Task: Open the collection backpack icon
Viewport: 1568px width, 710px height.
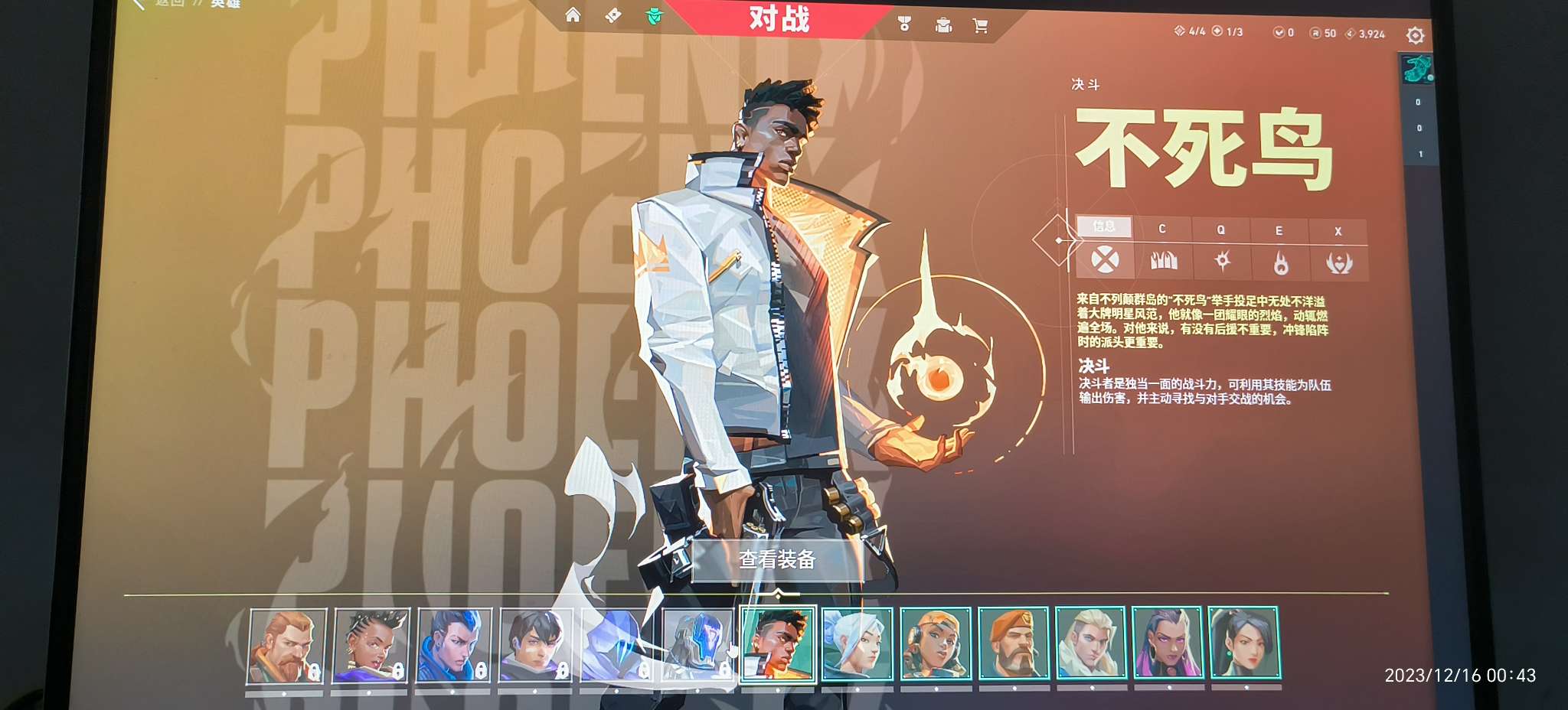Action: click(943, 24)
